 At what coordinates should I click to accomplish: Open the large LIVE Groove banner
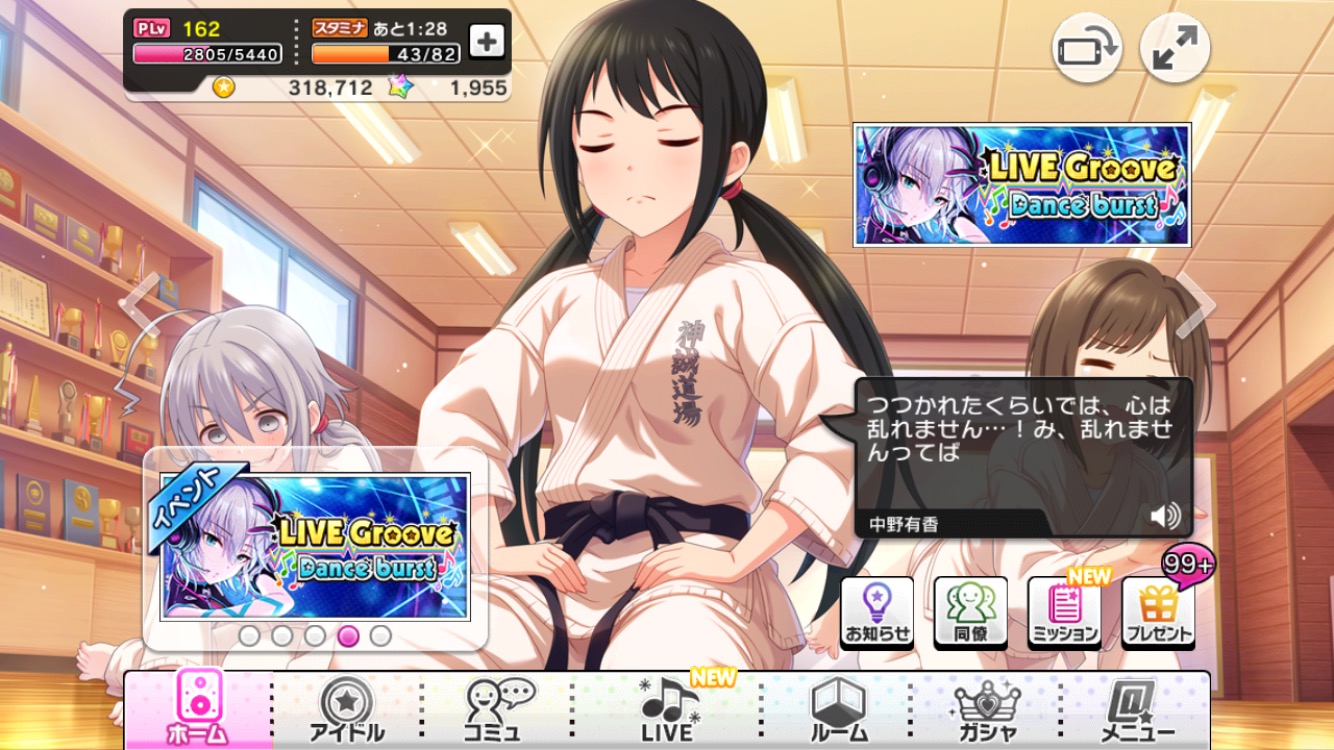click(x=1022, y=185)
